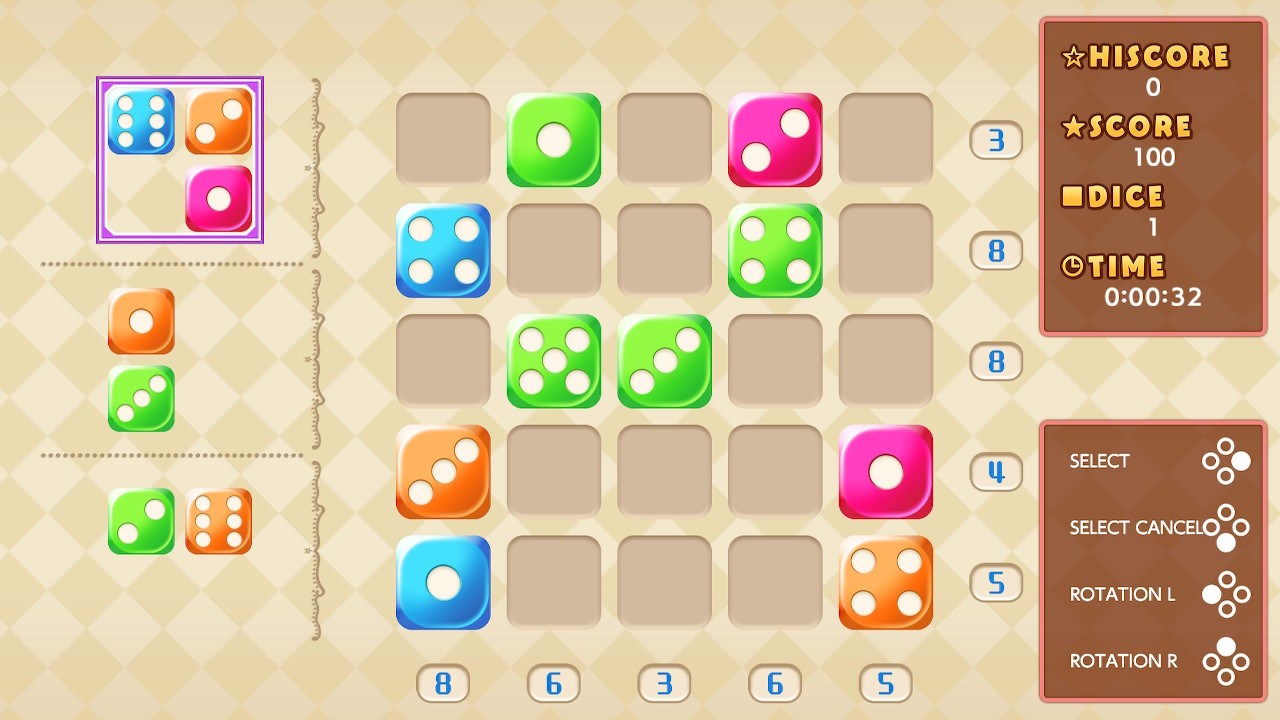Click the green six-pip die next to the five
This screenshot has width=1280, height=720.
click(664, 362)
